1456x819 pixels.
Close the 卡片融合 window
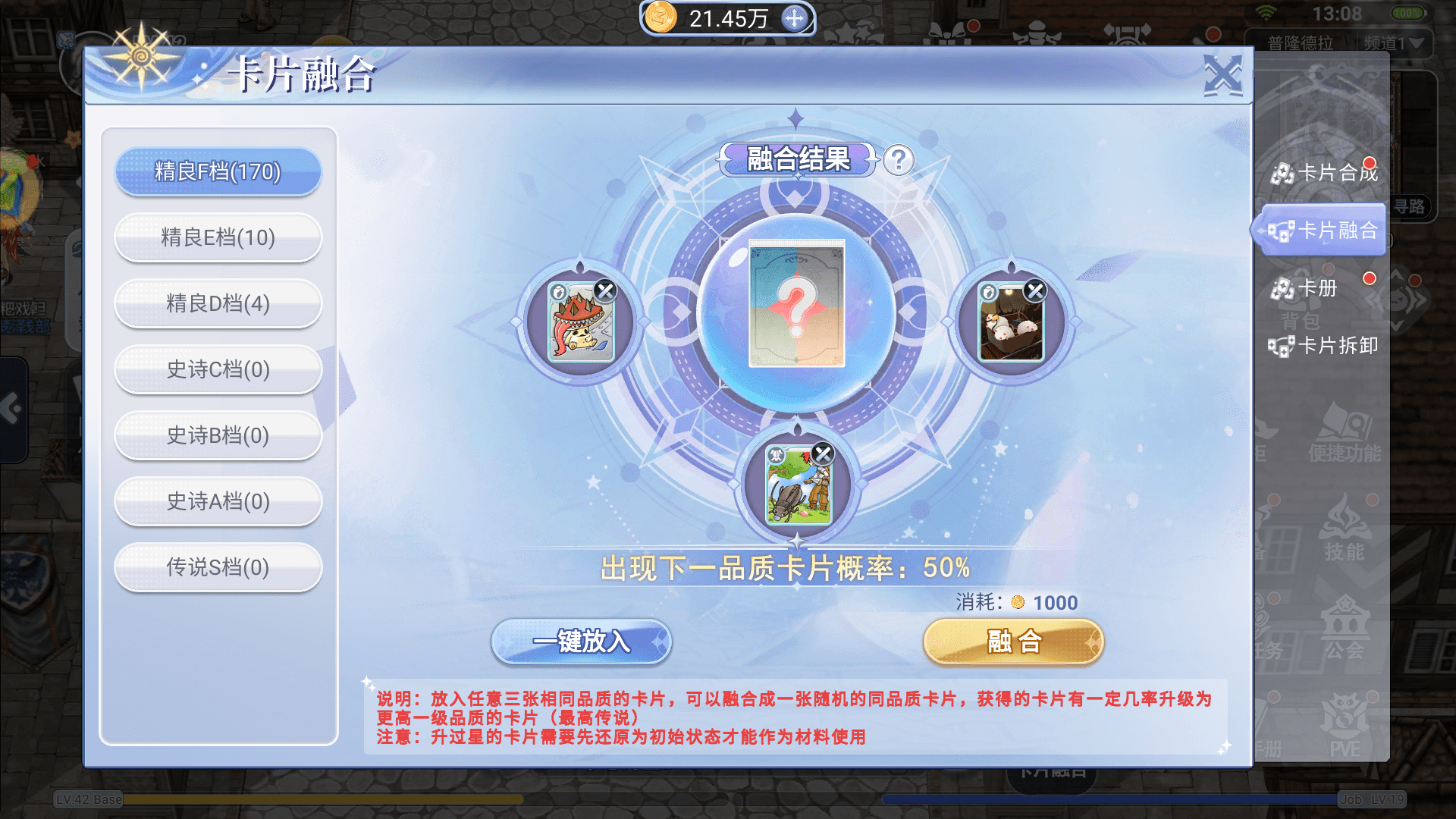pos(1222,75)
